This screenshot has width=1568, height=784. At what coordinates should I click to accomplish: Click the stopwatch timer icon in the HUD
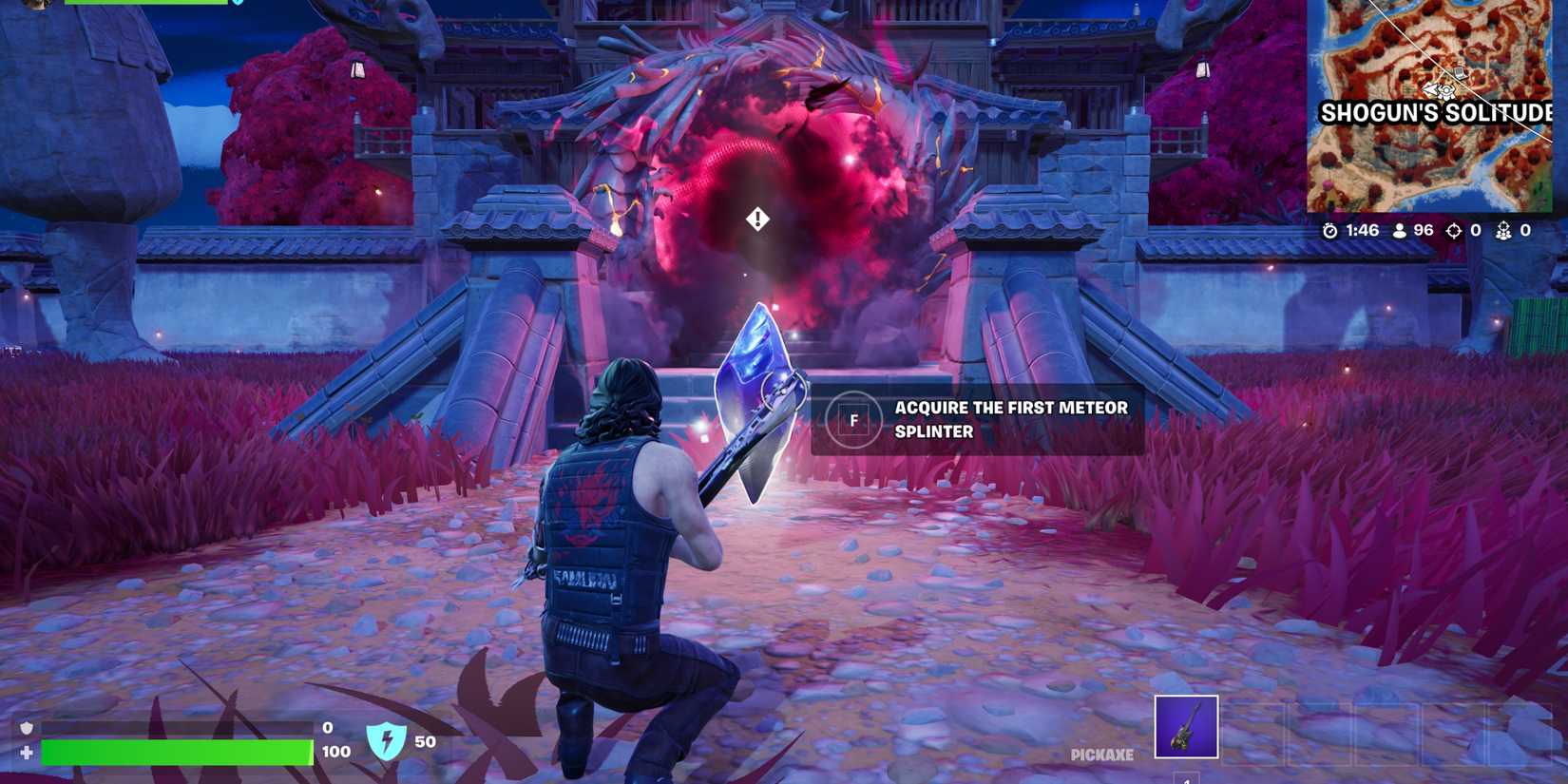click(x=1329, y=228)
